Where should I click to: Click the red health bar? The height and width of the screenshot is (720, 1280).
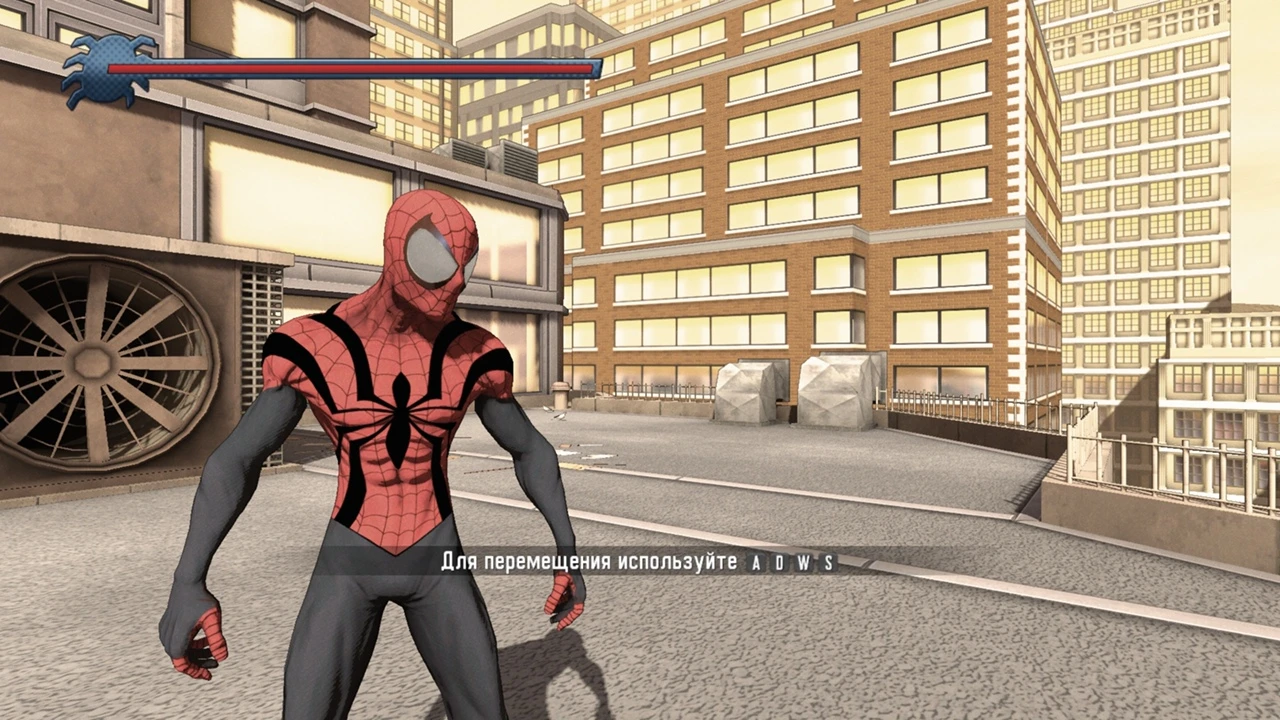pyautogui.click(x=350, y=68)
